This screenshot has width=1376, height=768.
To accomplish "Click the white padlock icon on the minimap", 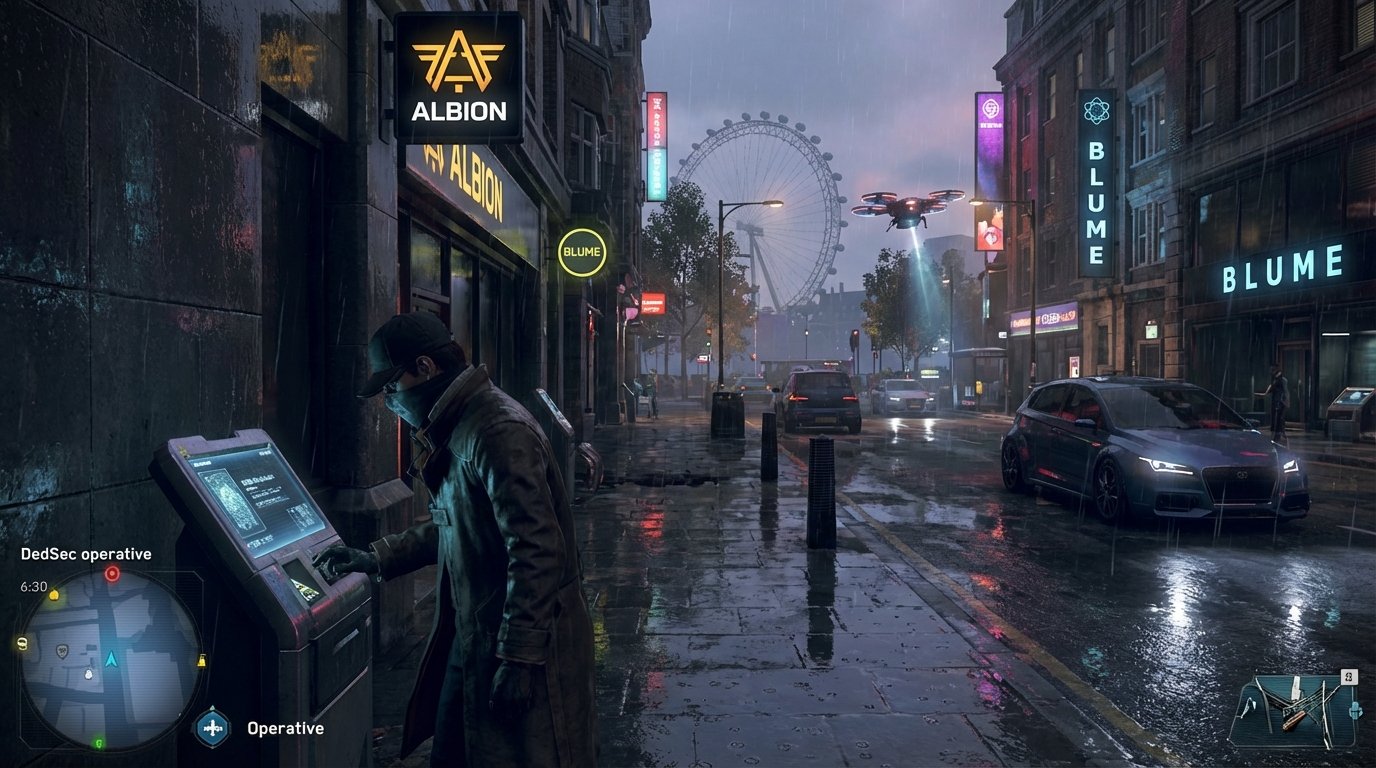I will pos(88,674).
